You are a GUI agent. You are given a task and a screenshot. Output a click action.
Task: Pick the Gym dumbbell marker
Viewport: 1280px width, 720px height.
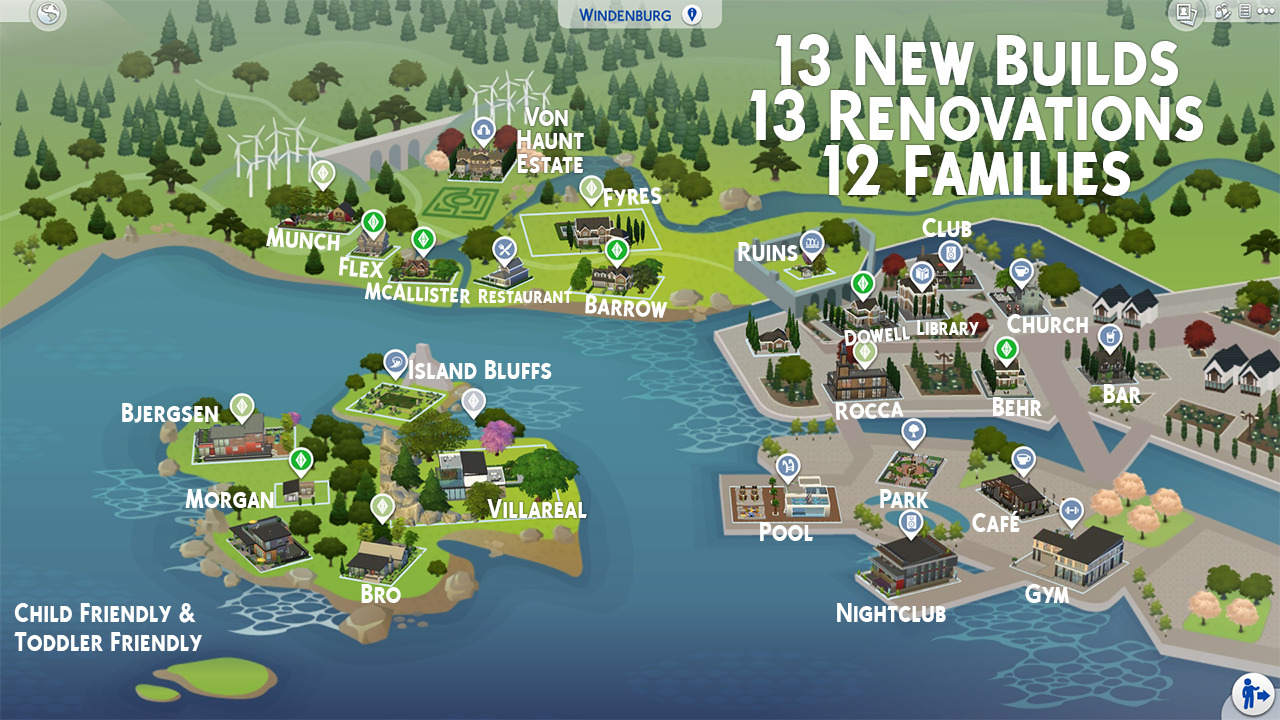tap(1071, 510)
